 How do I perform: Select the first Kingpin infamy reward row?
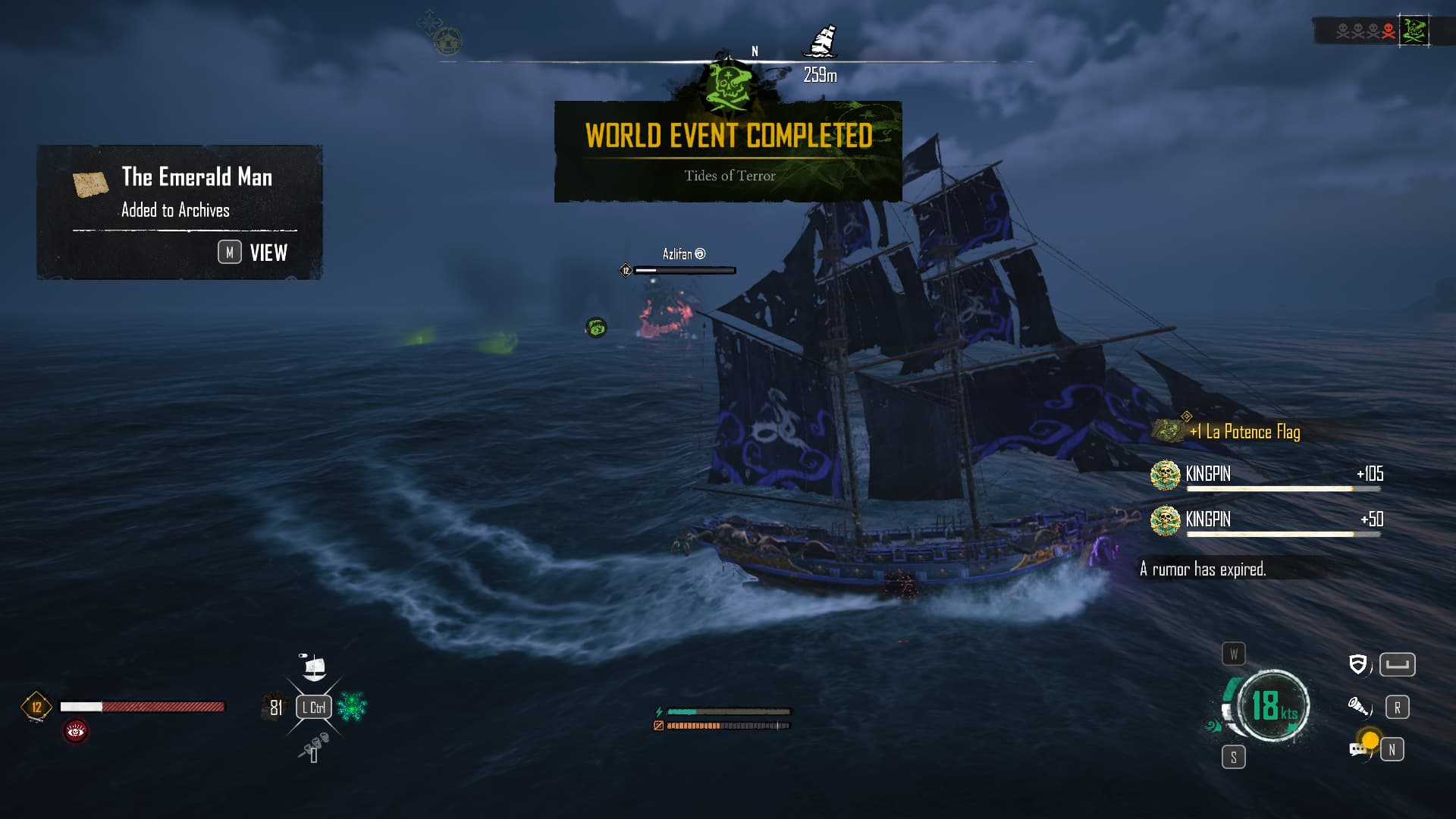coord(1266,475)
